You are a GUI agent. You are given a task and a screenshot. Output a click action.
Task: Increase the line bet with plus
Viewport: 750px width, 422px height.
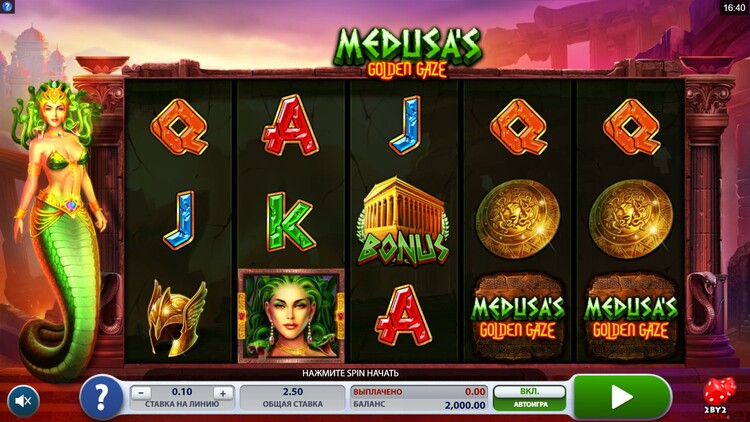(223, 392)
